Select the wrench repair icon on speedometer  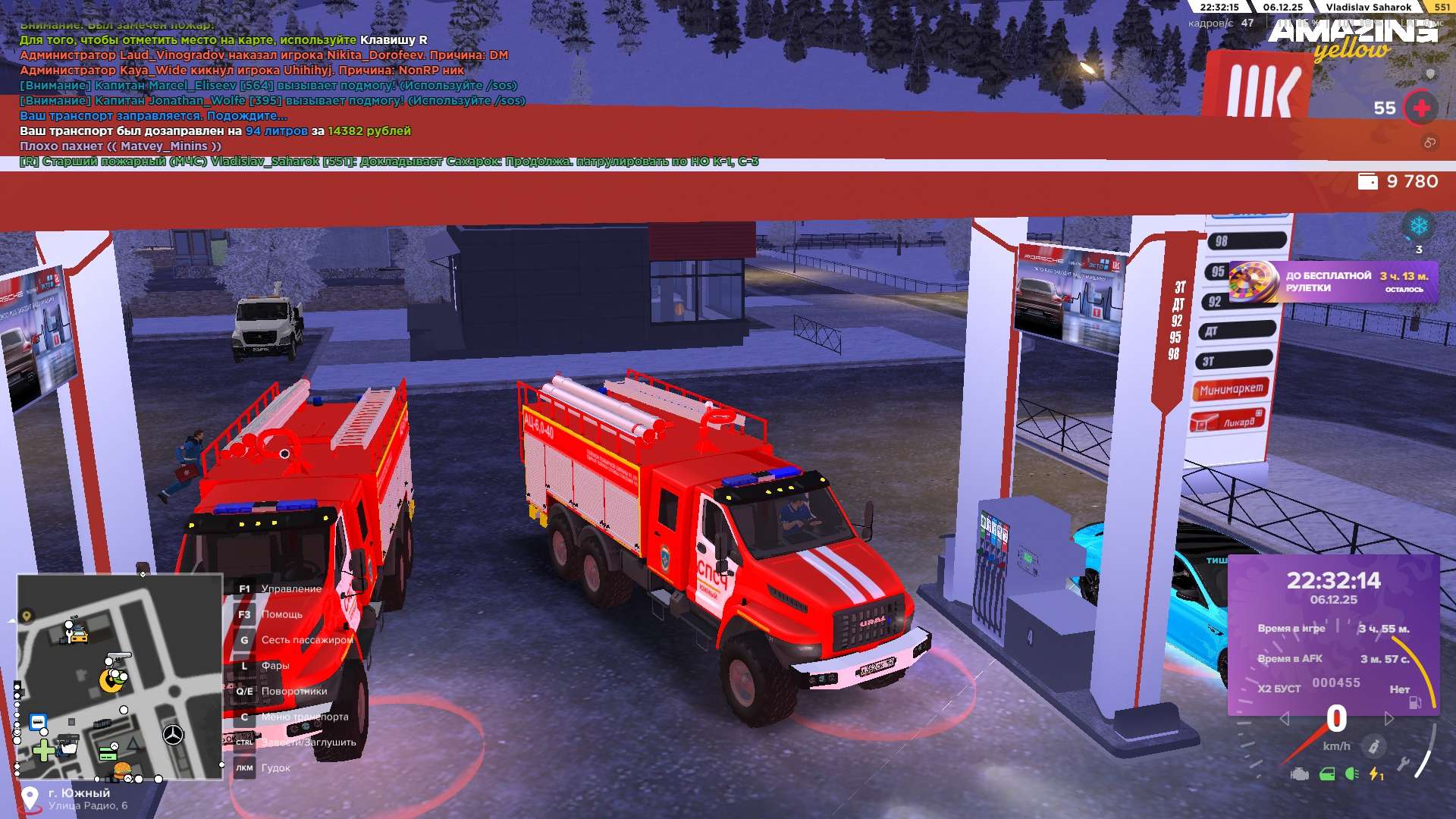[1403, 764]
